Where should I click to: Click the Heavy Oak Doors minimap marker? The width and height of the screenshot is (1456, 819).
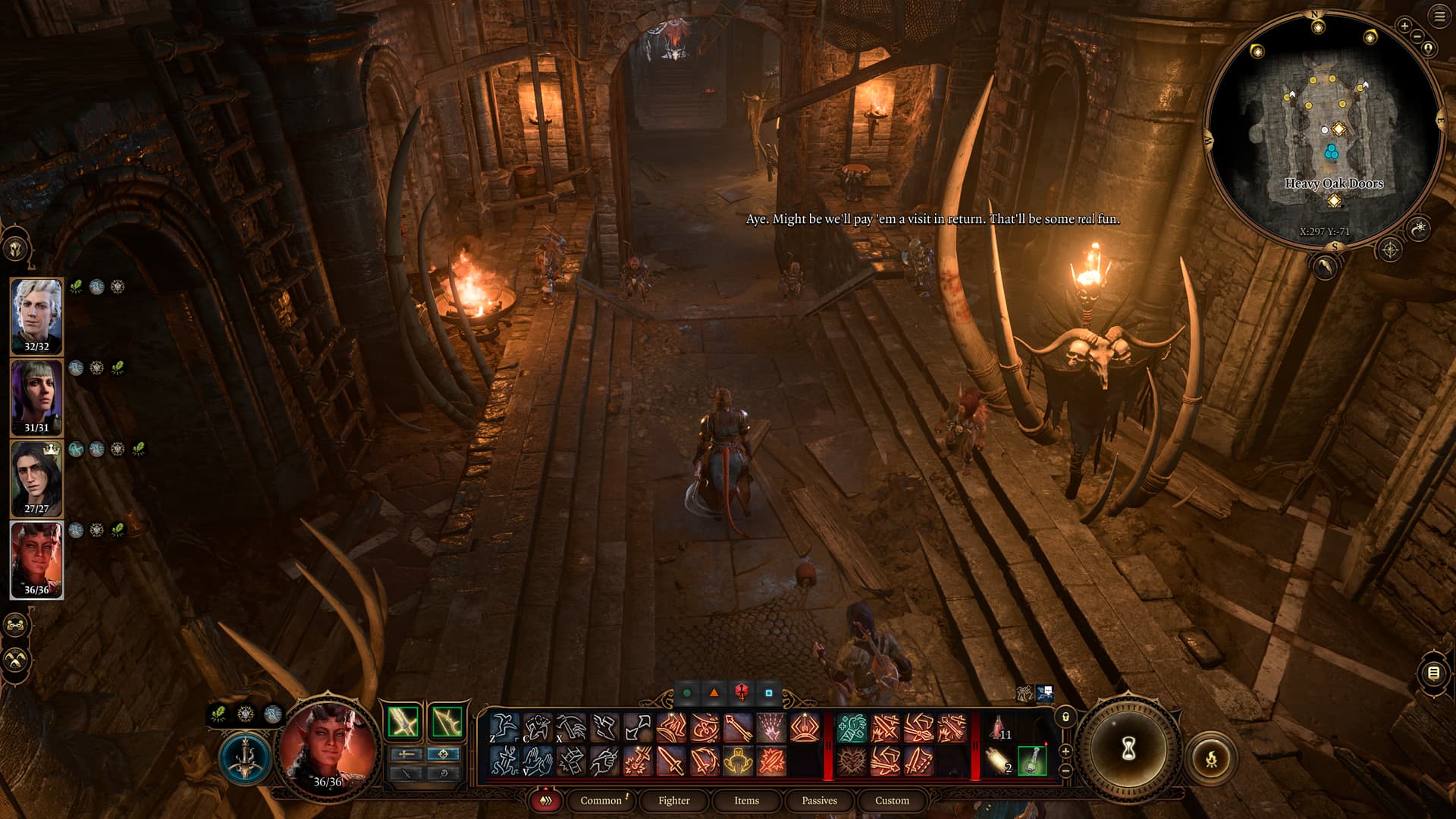[x=1334, y=200]
